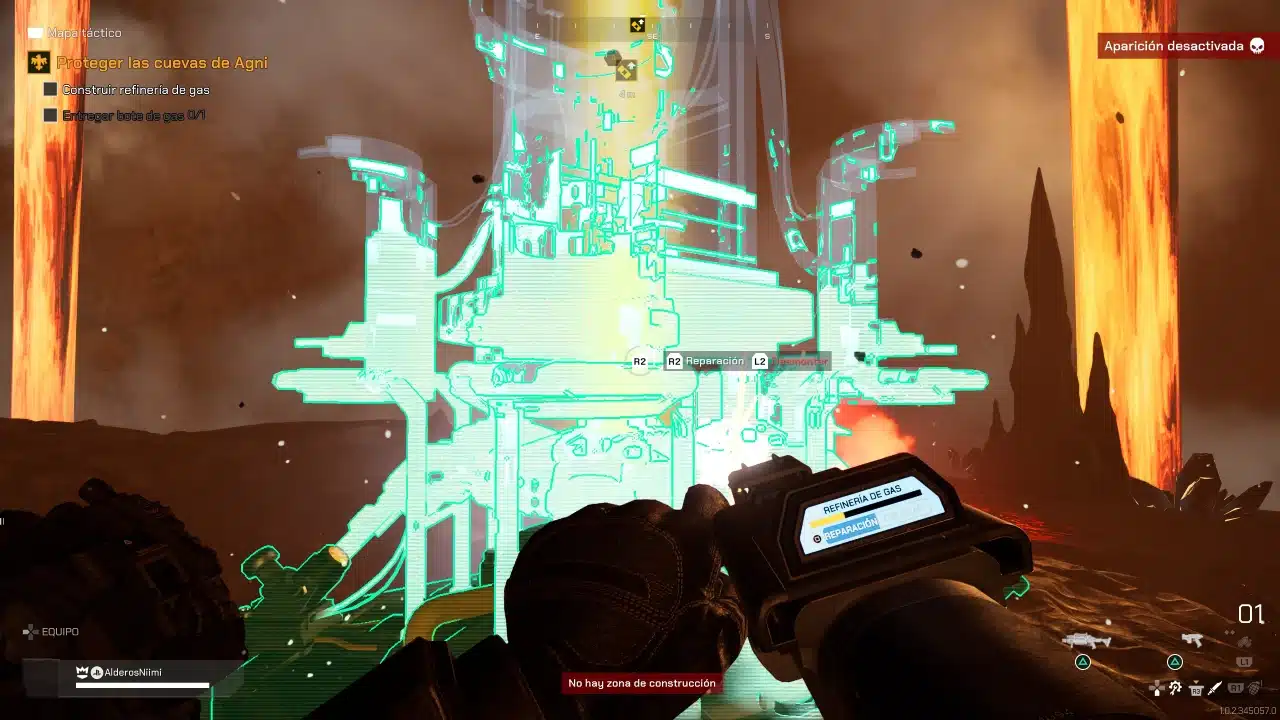This screenshot has width=1280, height=720.
Task: Click the yellow objective marker on the compass
Action: [637, 25]
